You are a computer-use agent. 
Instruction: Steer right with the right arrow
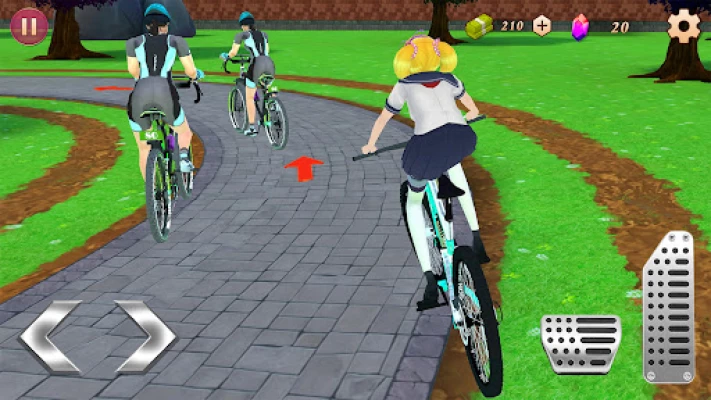click(x=145, y=336)
